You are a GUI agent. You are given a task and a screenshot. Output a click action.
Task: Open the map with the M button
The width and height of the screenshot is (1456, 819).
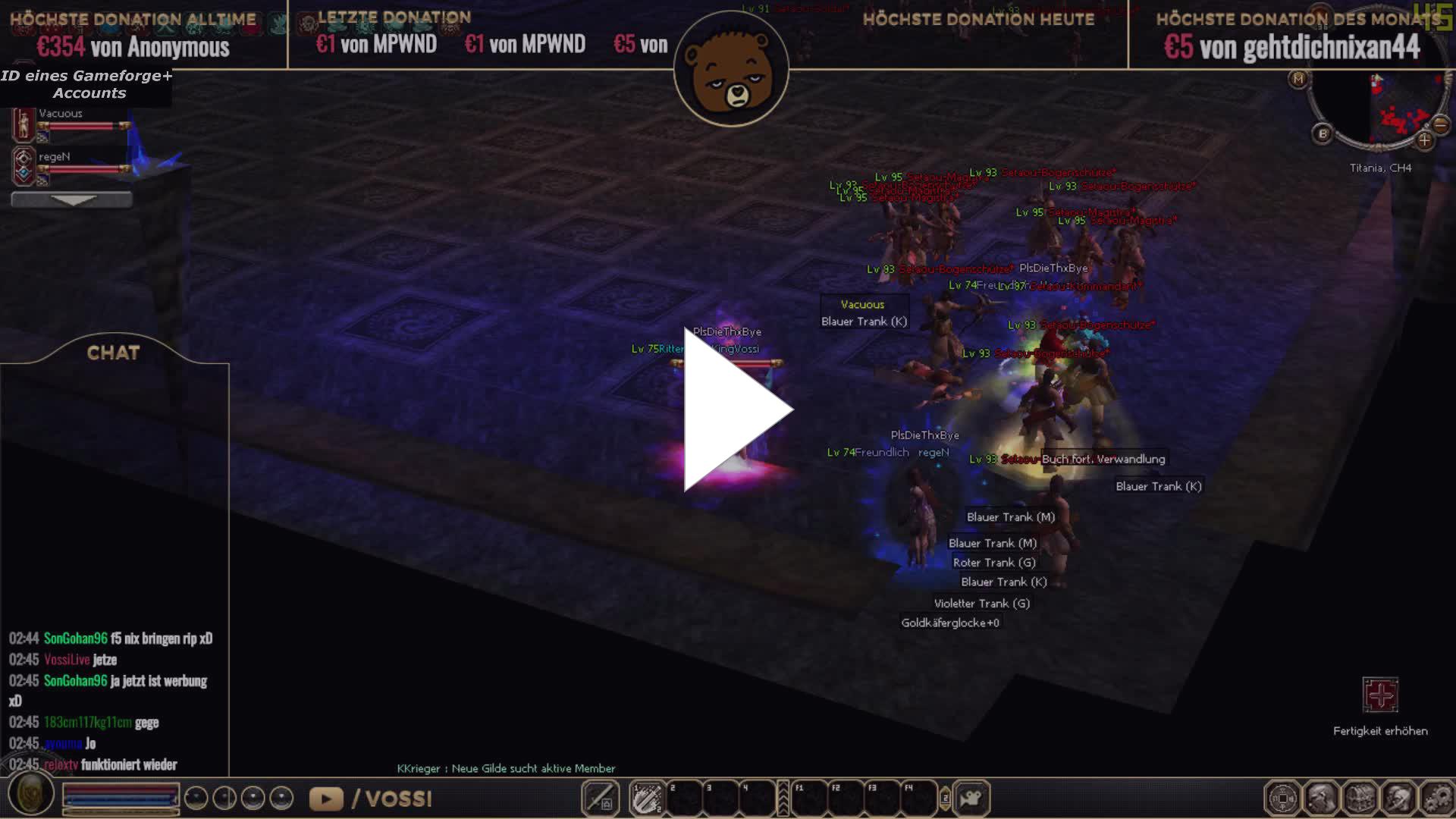point(1298,79)
